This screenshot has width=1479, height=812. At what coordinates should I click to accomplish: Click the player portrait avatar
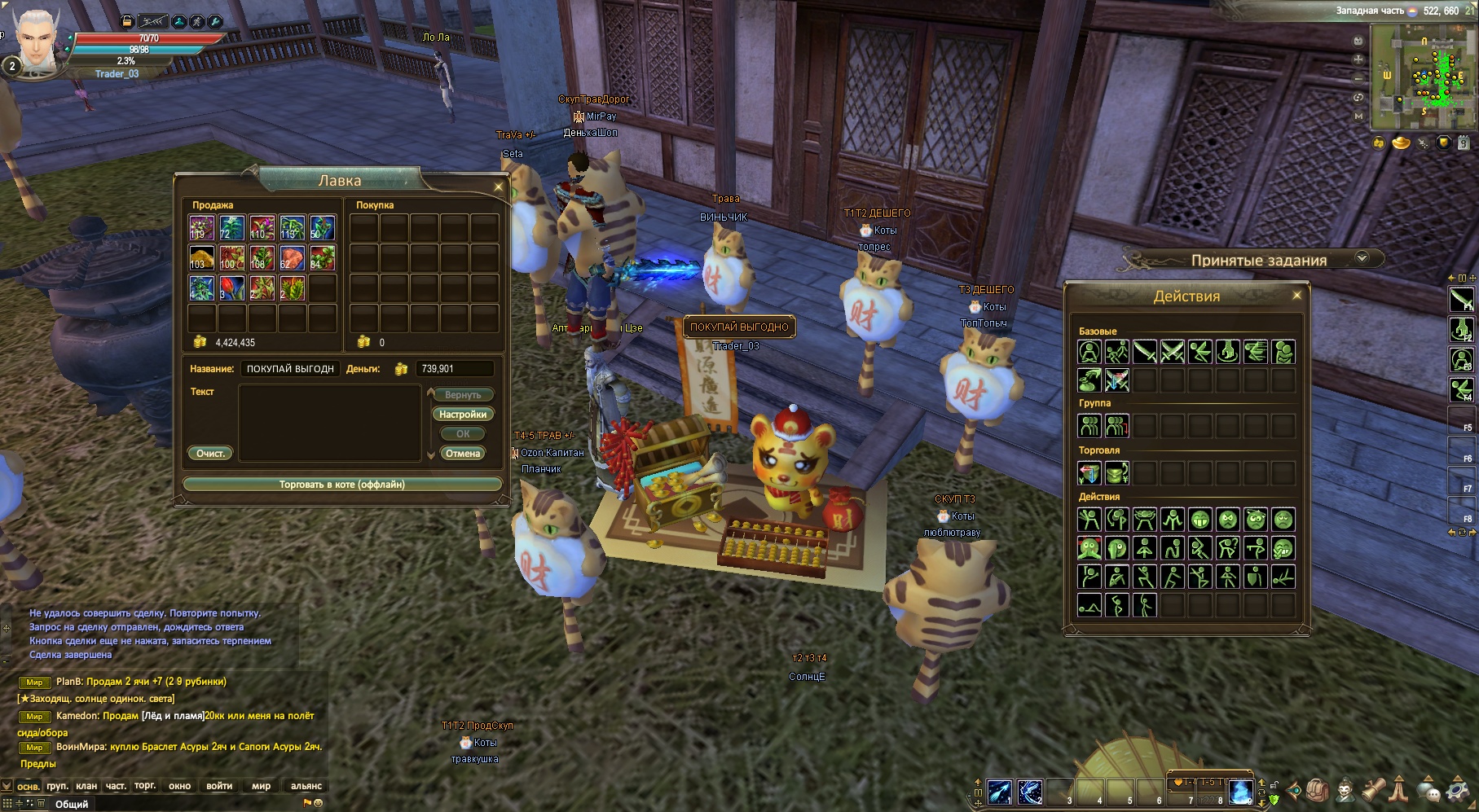pos(37,41)
